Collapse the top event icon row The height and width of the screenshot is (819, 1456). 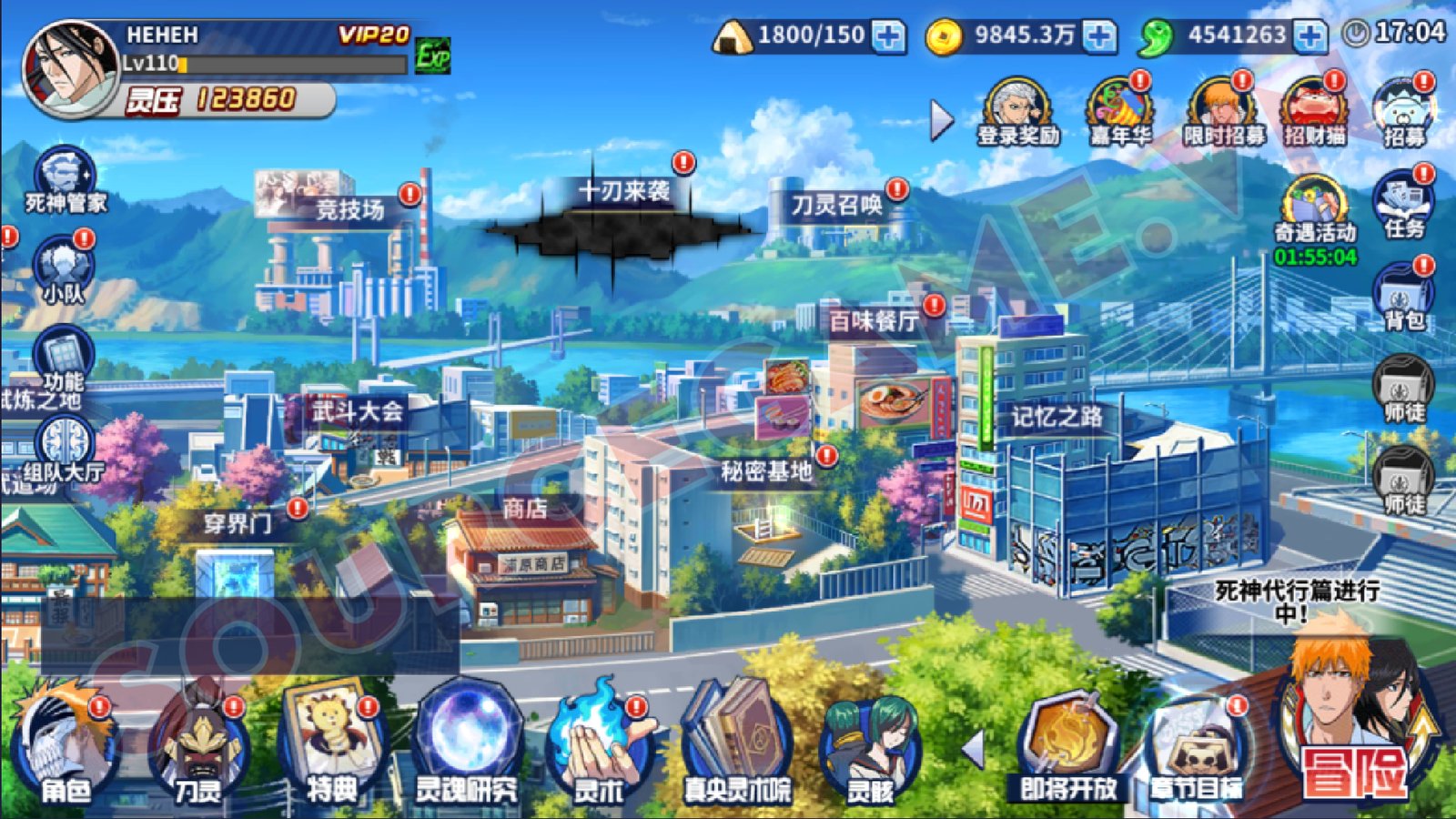click(x=938, y=118)
